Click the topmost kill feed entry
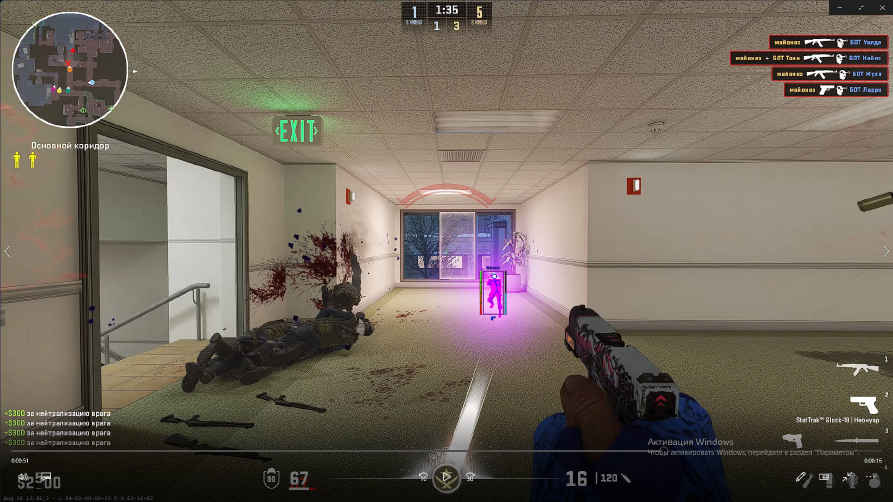This screenshot has width=893, height=502. pos(828,42)
